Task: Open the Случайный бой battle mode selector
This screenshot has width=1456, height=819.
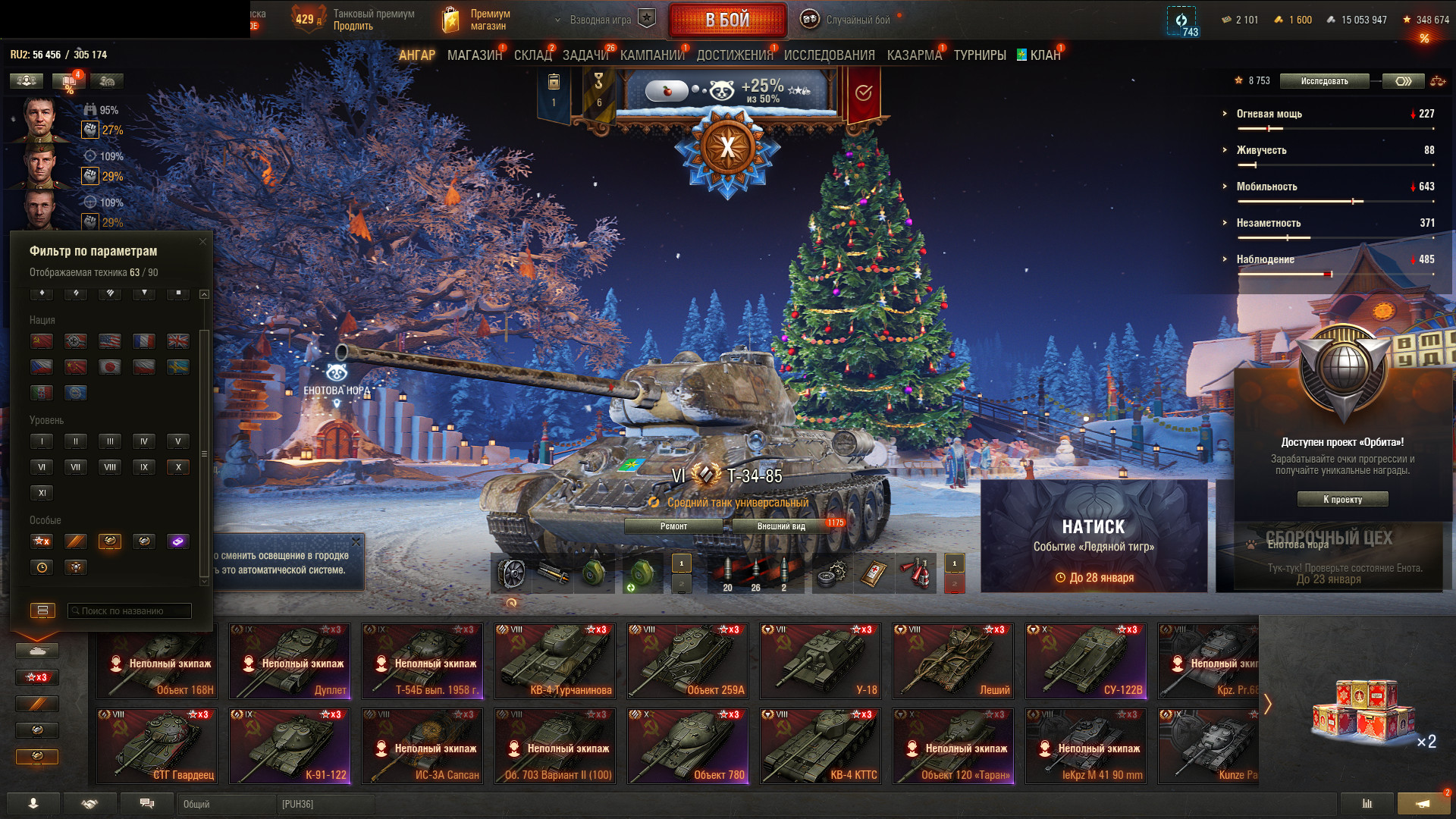Action: click(857, 20)
